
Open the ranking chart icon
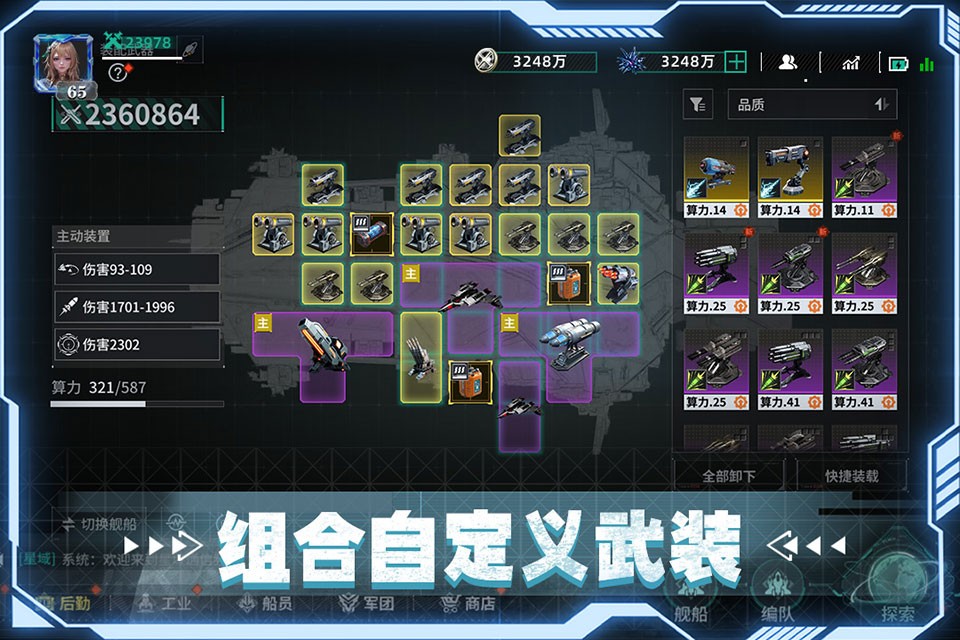[851, 62]
